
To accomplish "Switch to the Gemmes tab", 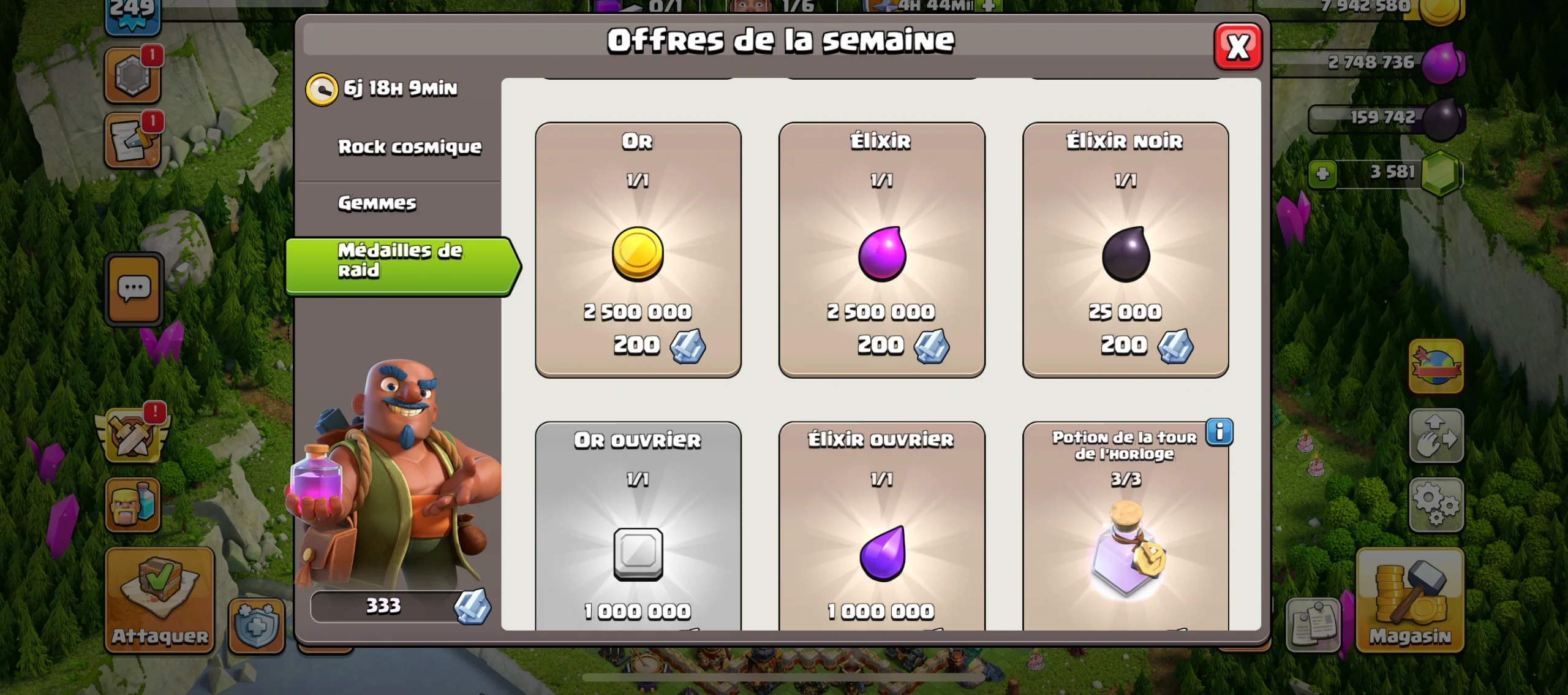I will click(379, 203).
